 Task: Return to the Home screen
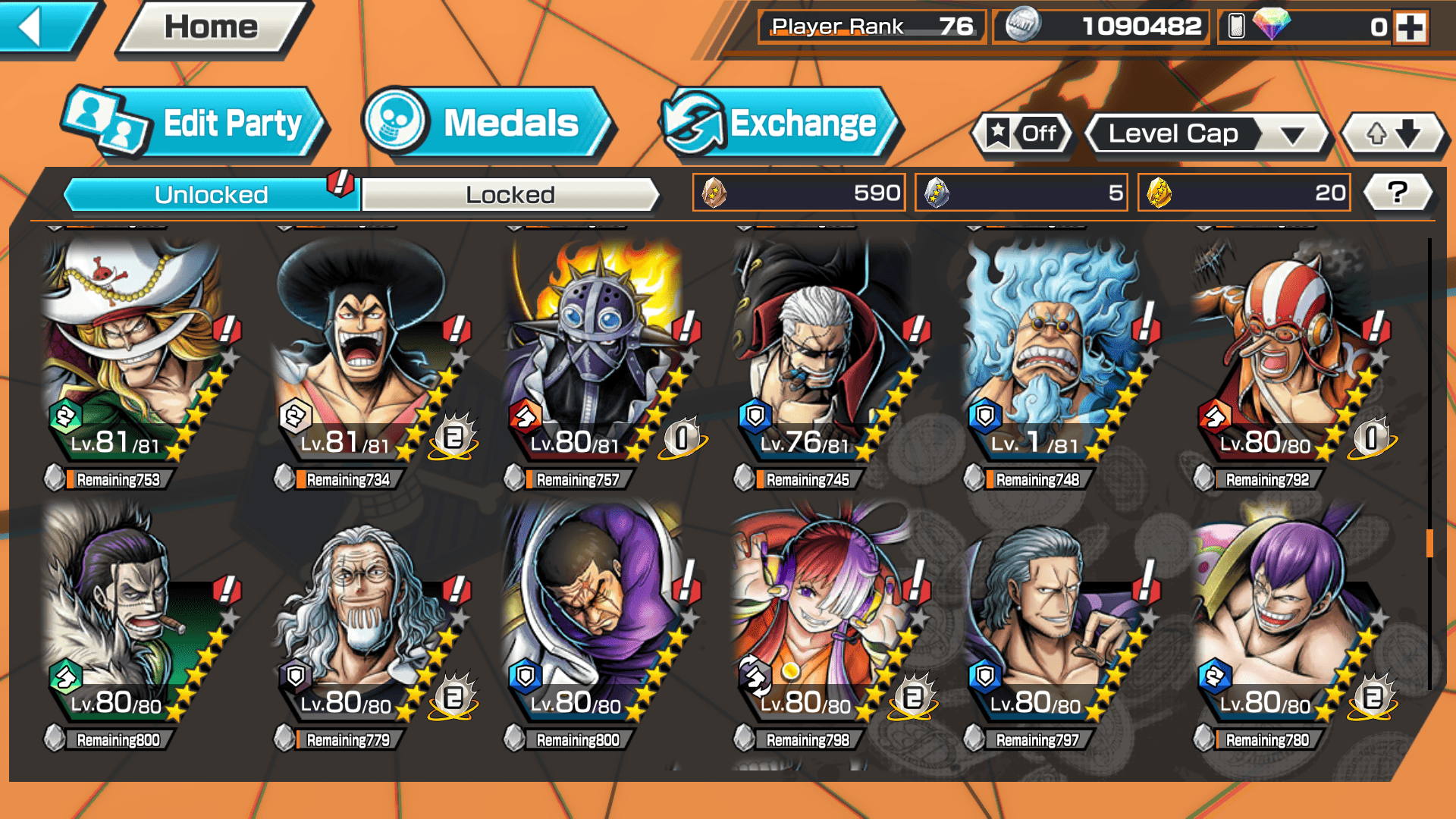[212, 28]
